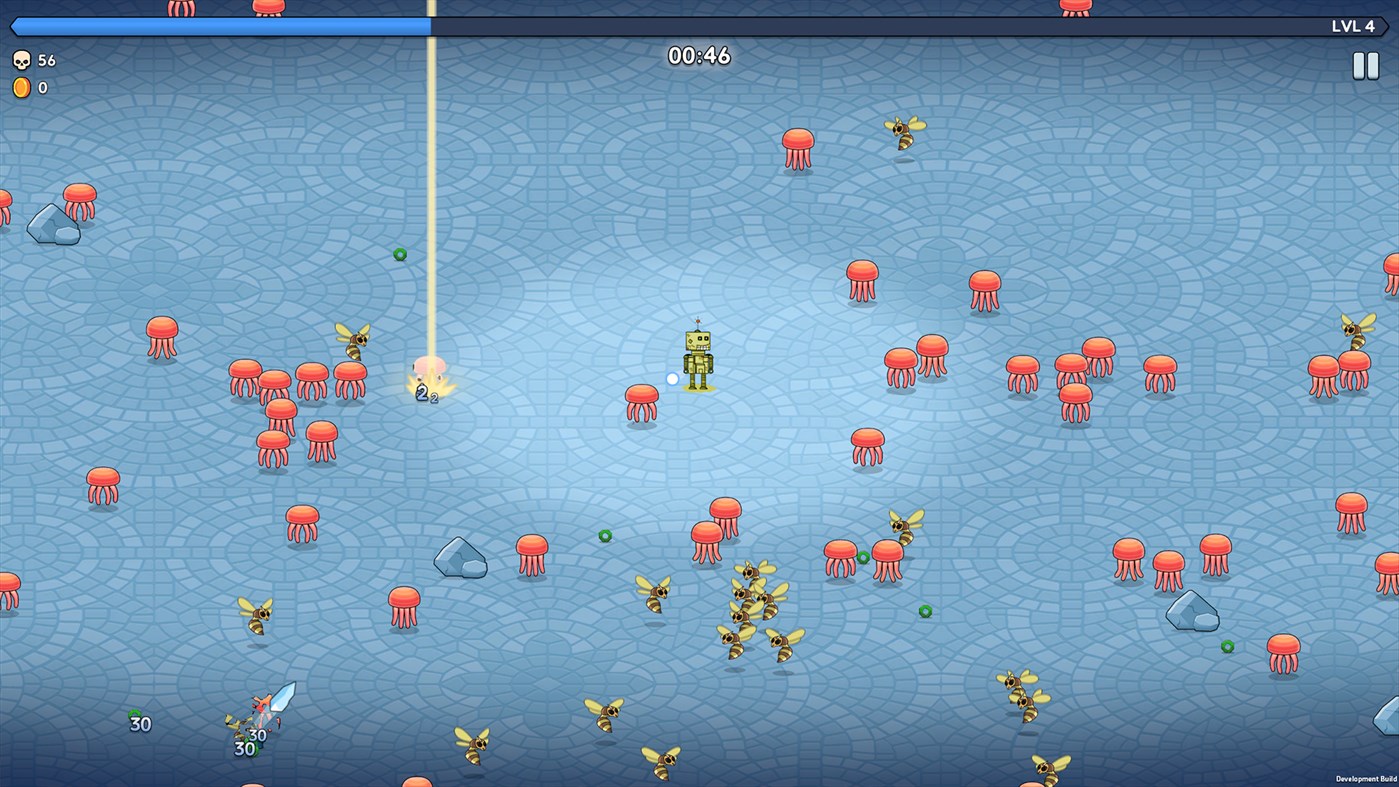The width and height of the screenshot is (1399, 787).
Task: Click the skull kill counter icon
Action: click(x=20, y=60)
